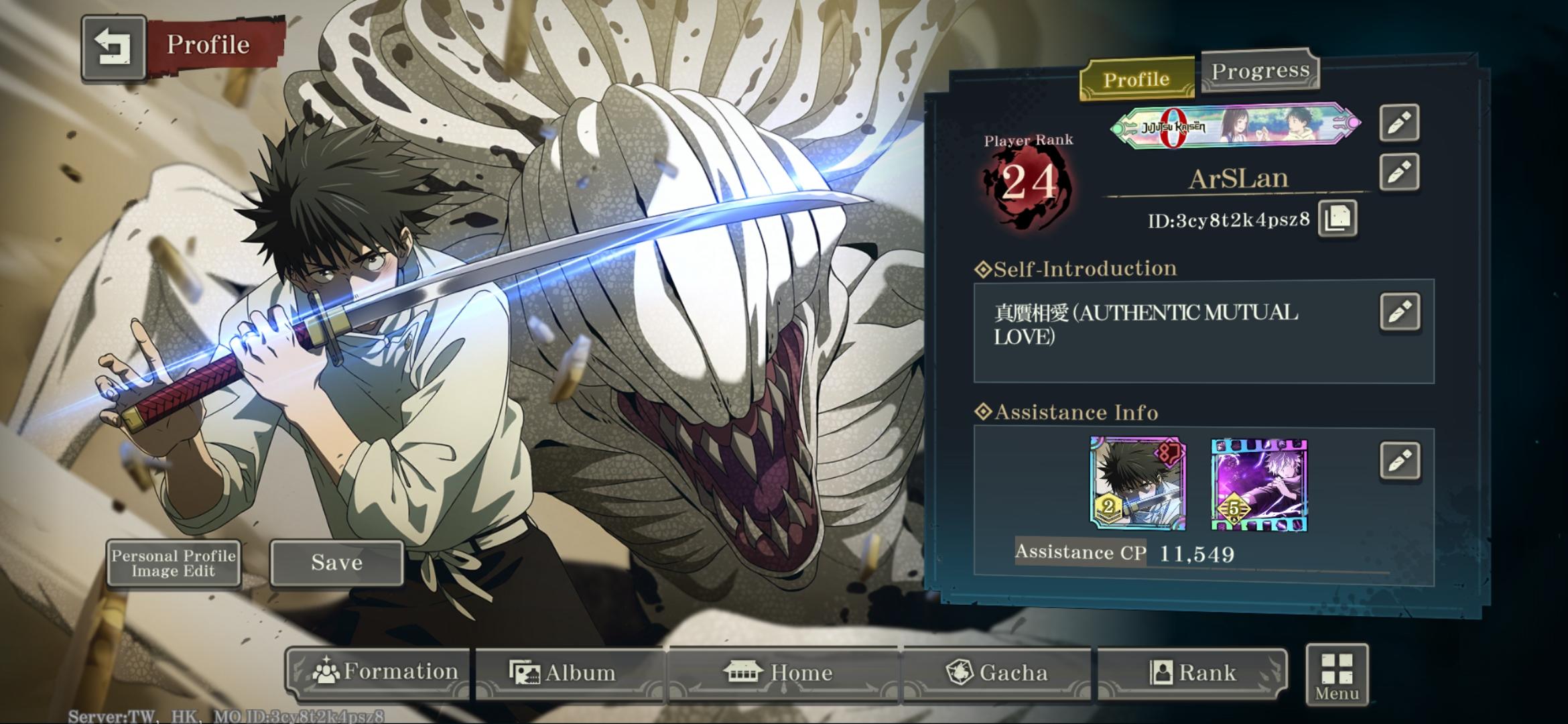Go to the Gacha screen
The height and width of the screenshot is (724, 1568).
996,672
